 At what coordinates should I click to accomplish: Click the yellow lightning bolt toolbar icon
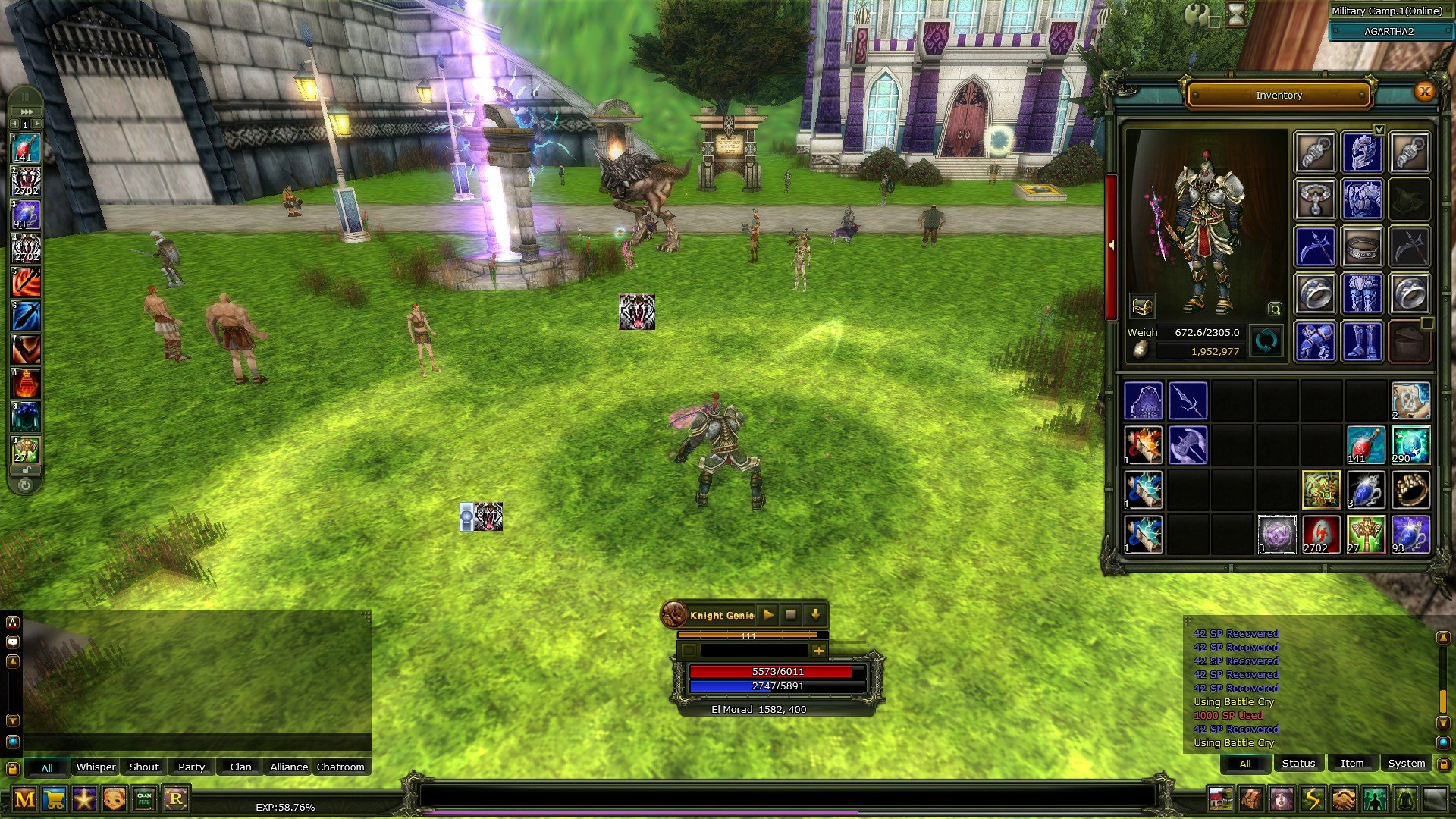1313,799
